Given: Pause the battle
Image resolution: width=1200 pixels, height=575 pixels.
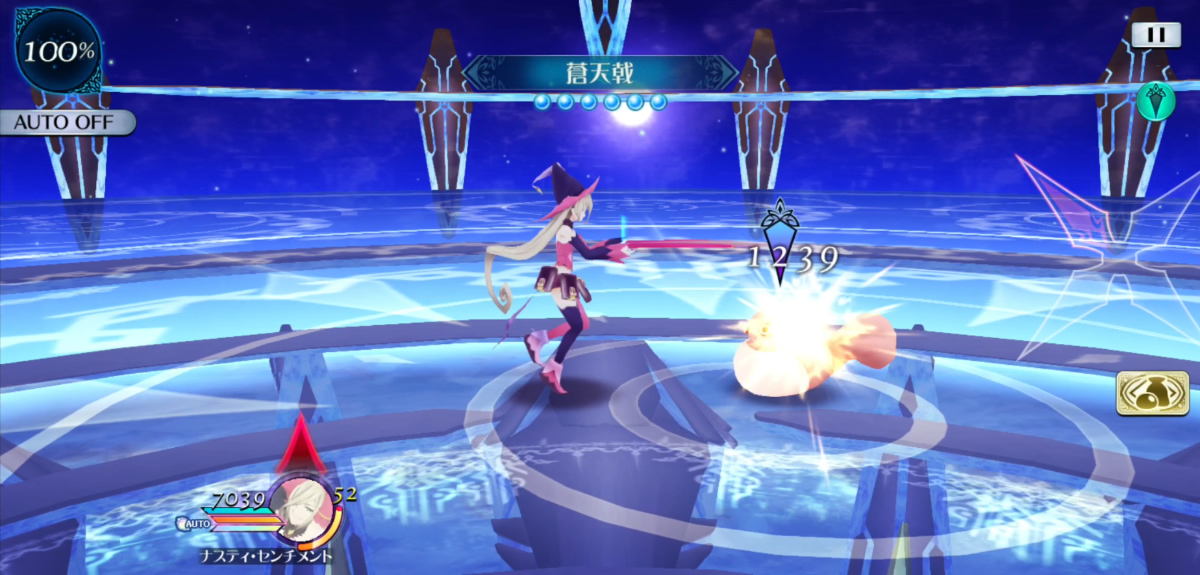Looking at the screenshot, I should click(x=1155, y=34).
